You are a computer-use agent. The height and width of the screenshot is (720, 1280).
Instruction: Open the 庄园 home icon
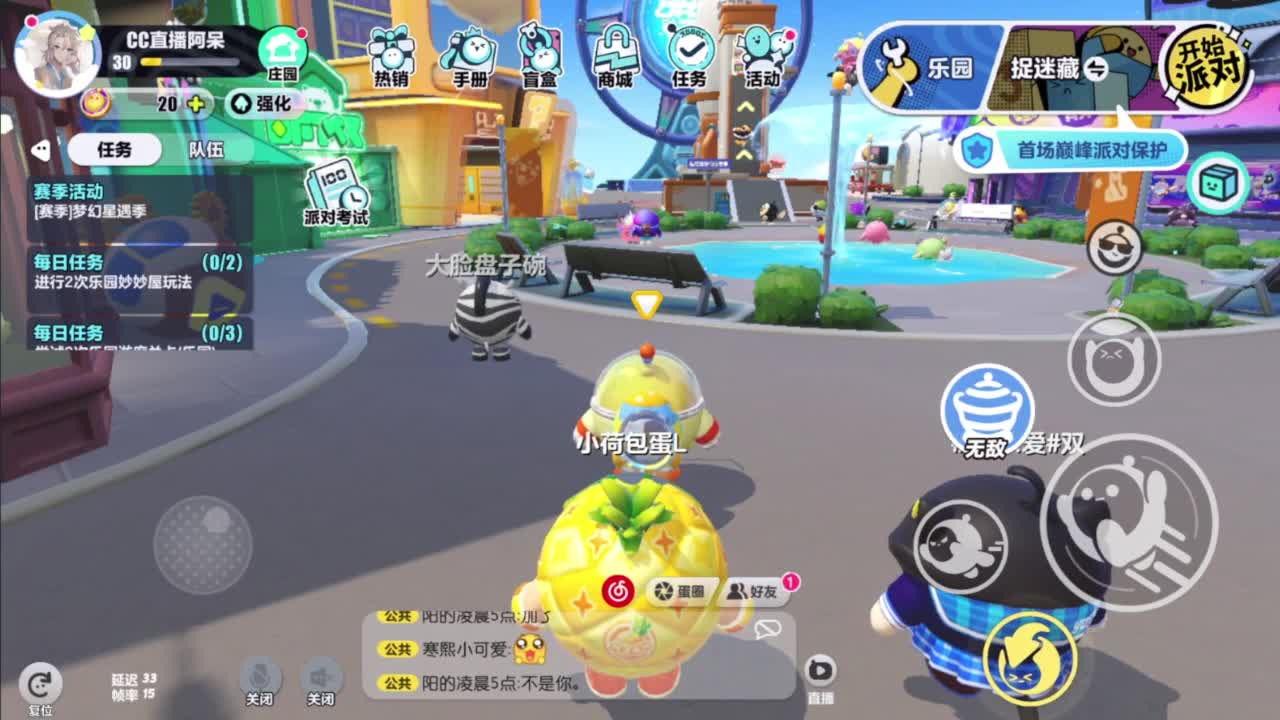[x=285, y=48]
